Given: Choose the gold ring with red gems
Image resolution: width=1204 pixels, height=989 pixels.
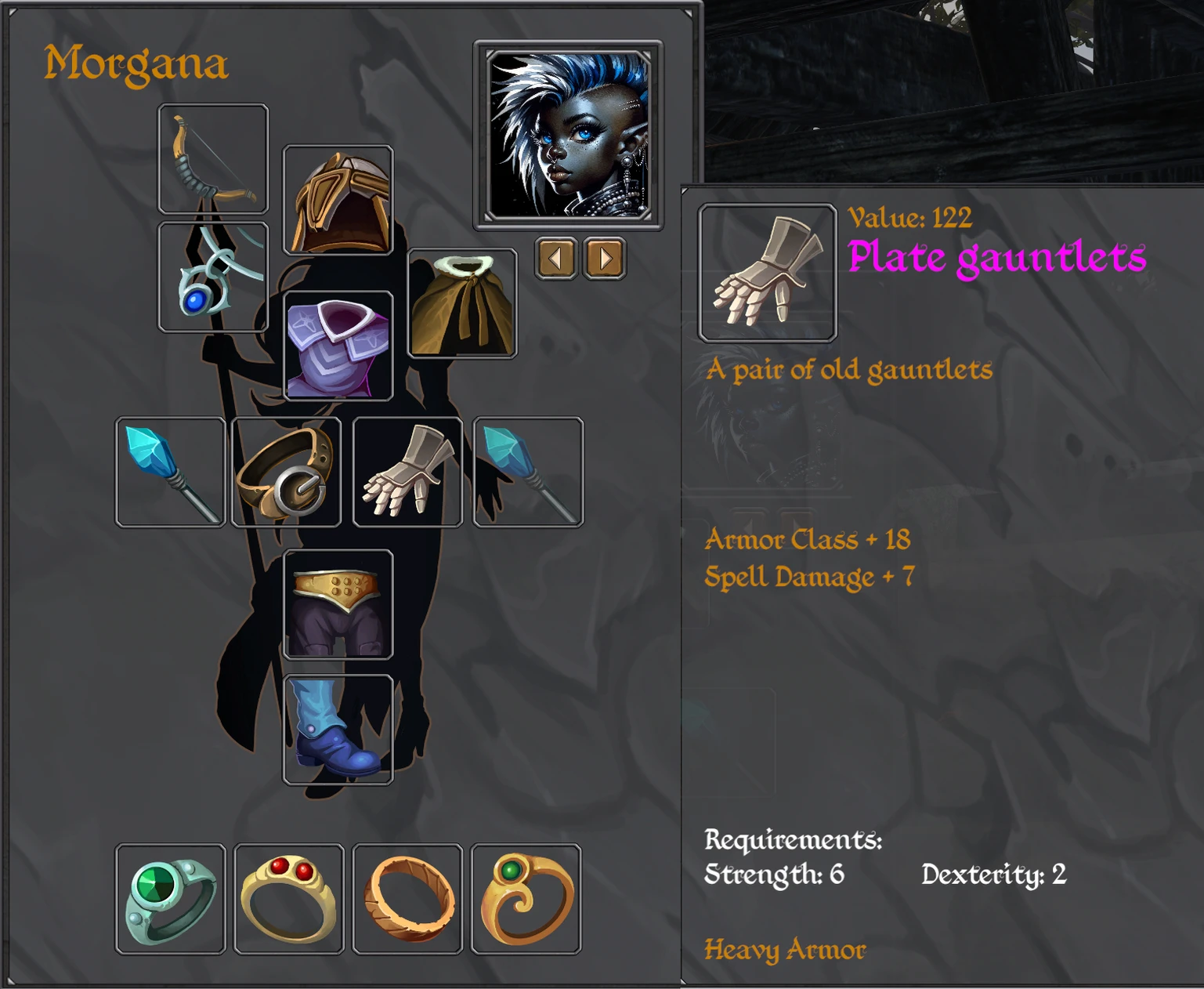Looking at the screenshot, I should click(289, 899).
